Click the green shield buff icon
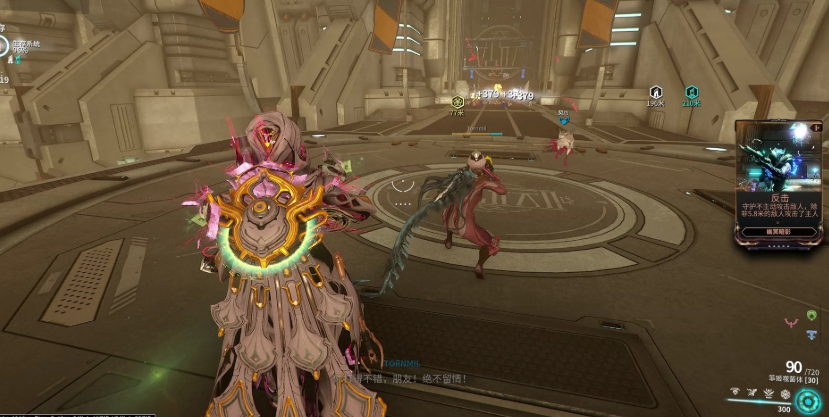Image resolution: width=829 pixels, height=417 pixels. [x=811, y=315]
